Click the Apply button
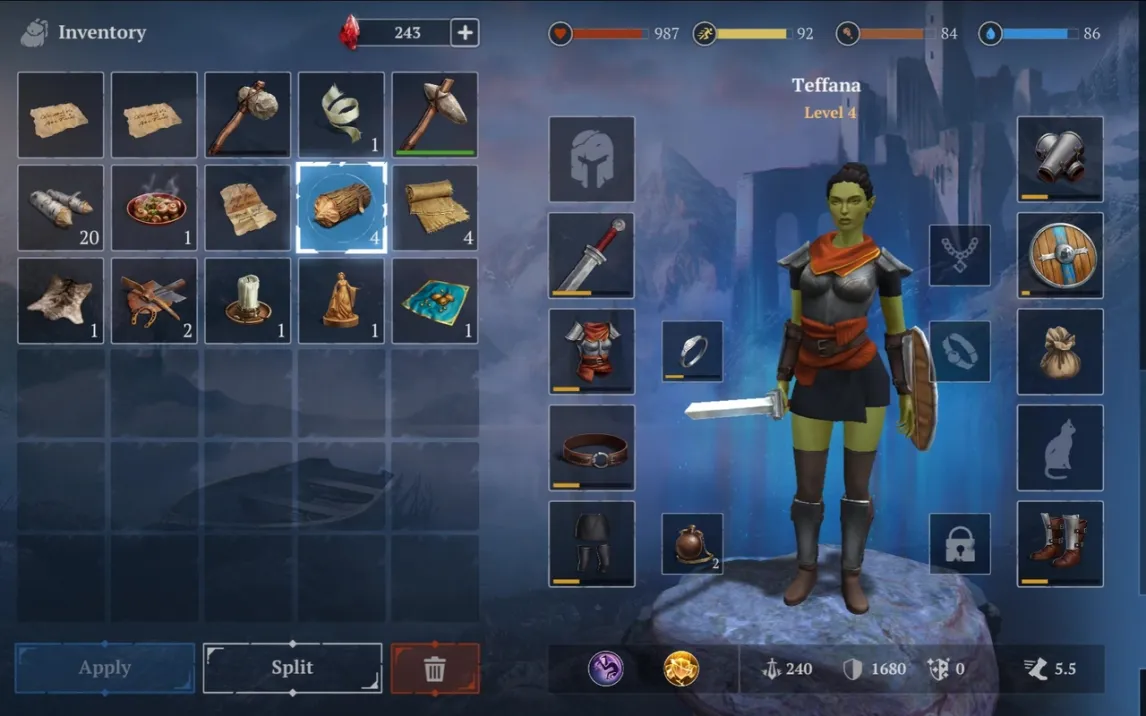Viewport: 1146px width, 716px height. pyautogui.click(x=105, y=668)
